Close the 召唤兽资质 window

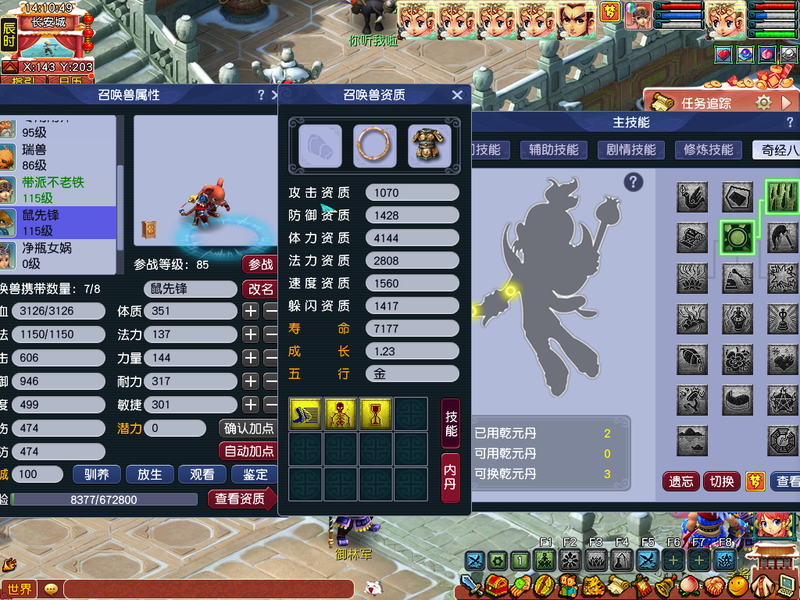click(x=457, y=95)
